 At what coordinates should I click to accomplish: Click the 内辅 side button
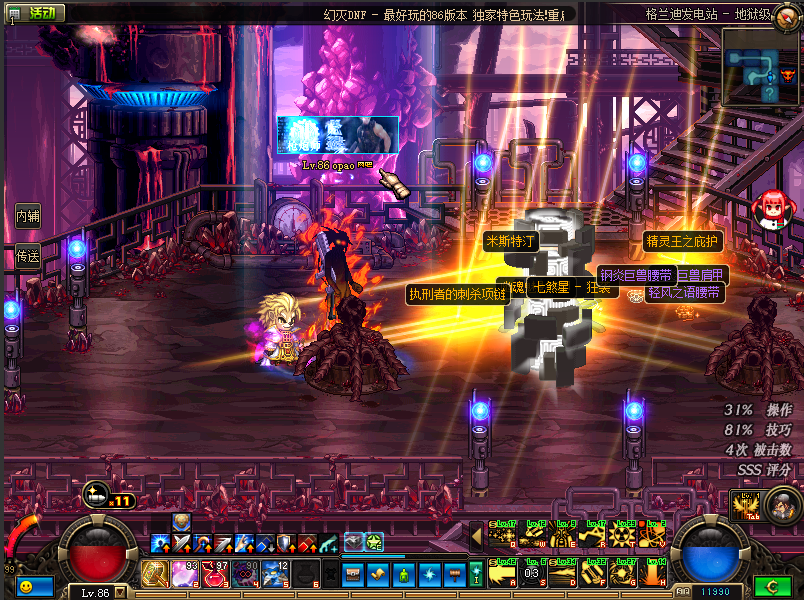(x=28, y=215)
